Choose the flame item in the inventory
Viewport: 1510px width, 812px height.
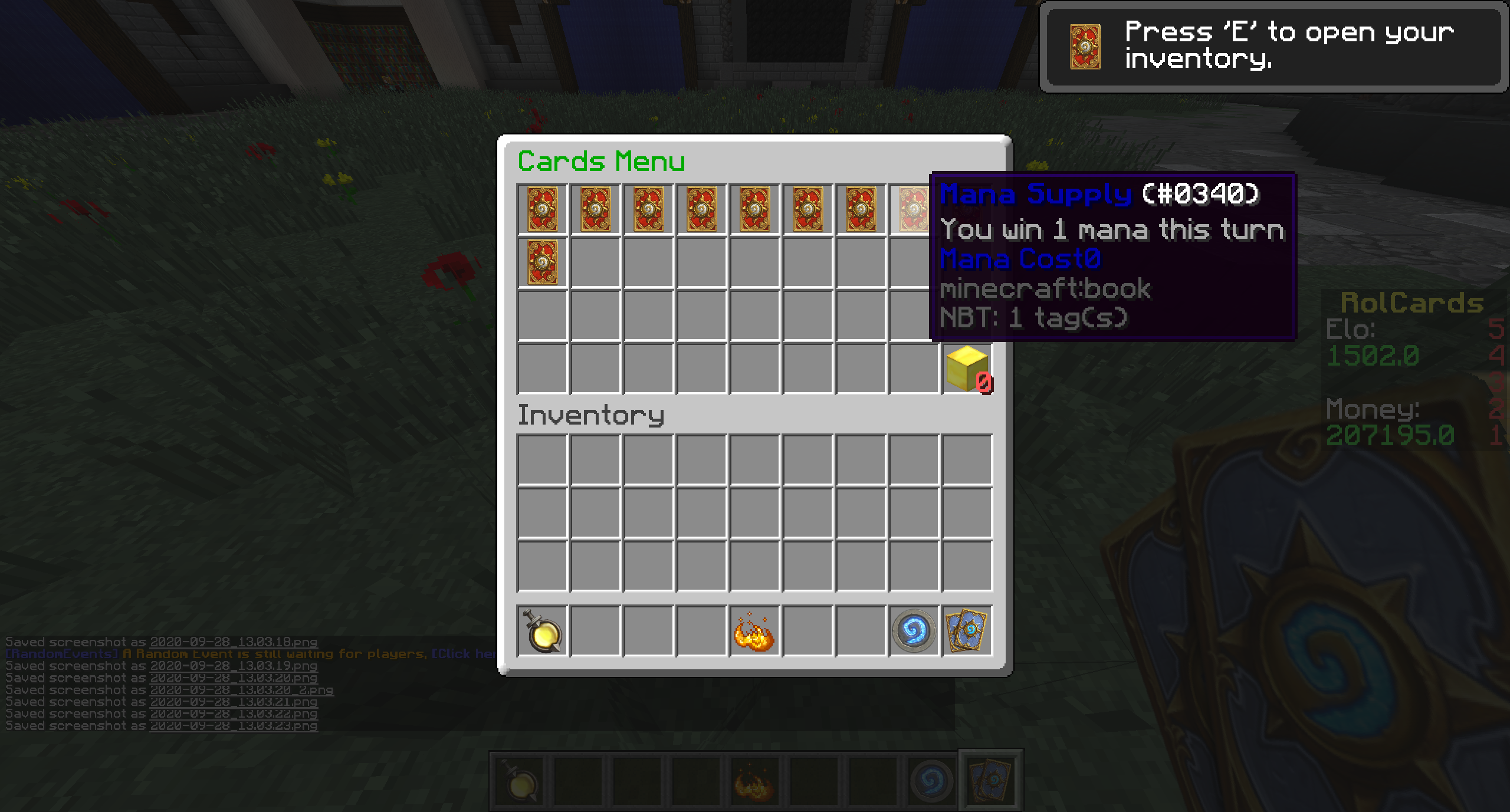(754, 631)
